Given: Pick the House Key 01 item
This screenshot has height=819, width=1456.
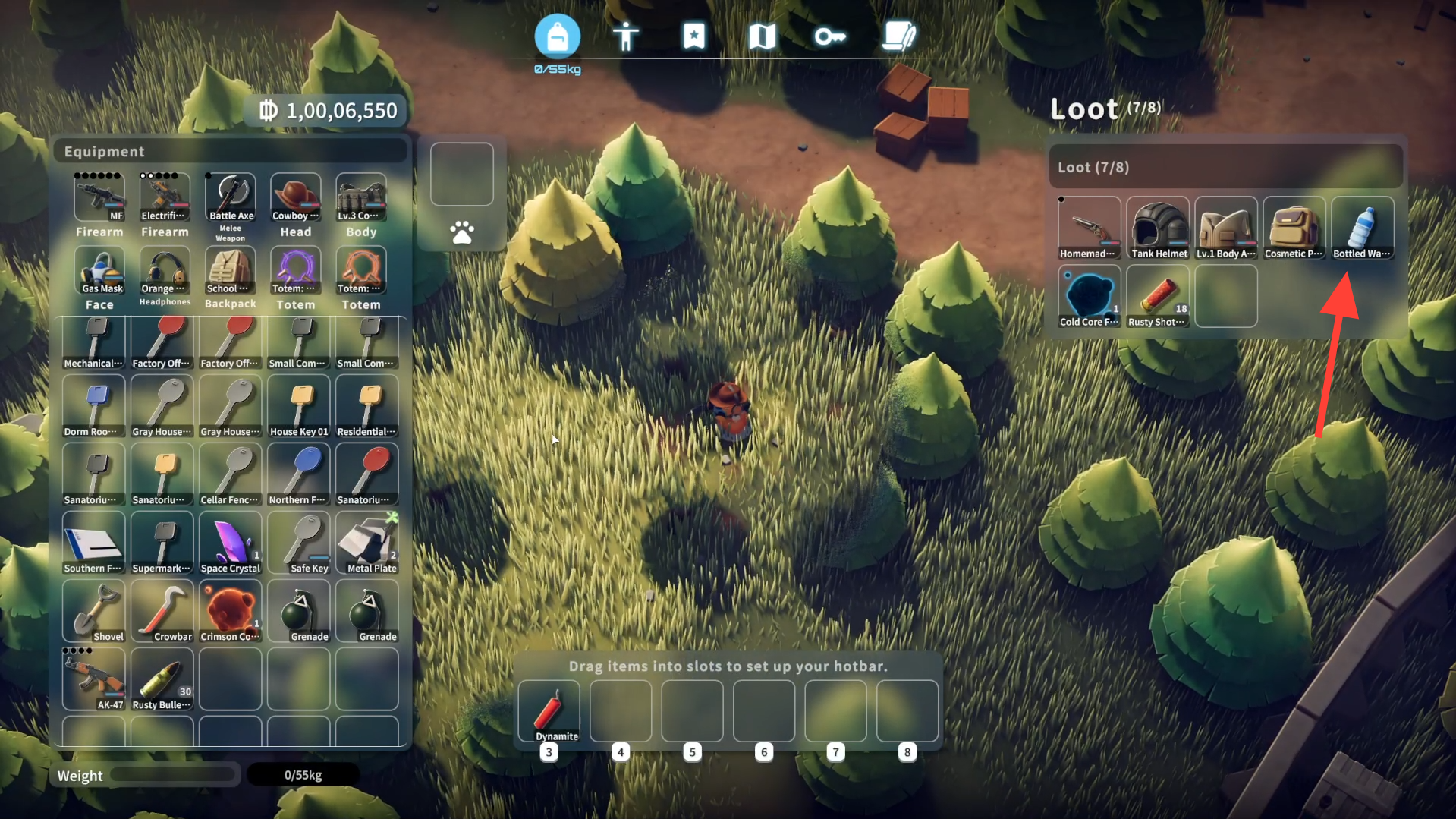Looking at the screenshot, I should click(x=299, y=406).
